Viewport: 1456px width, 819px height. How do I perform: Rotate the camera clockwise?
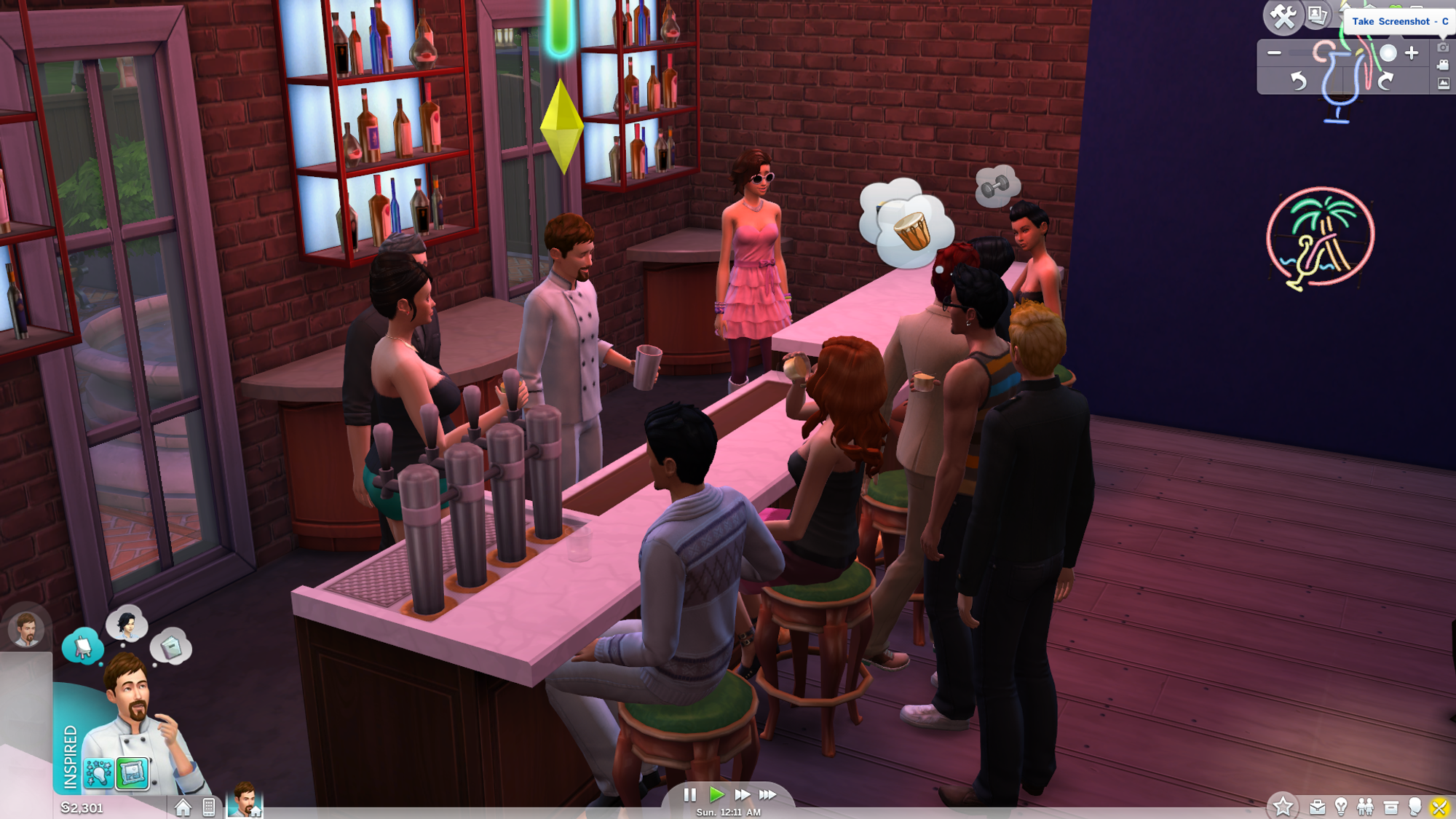(1385, 80)
